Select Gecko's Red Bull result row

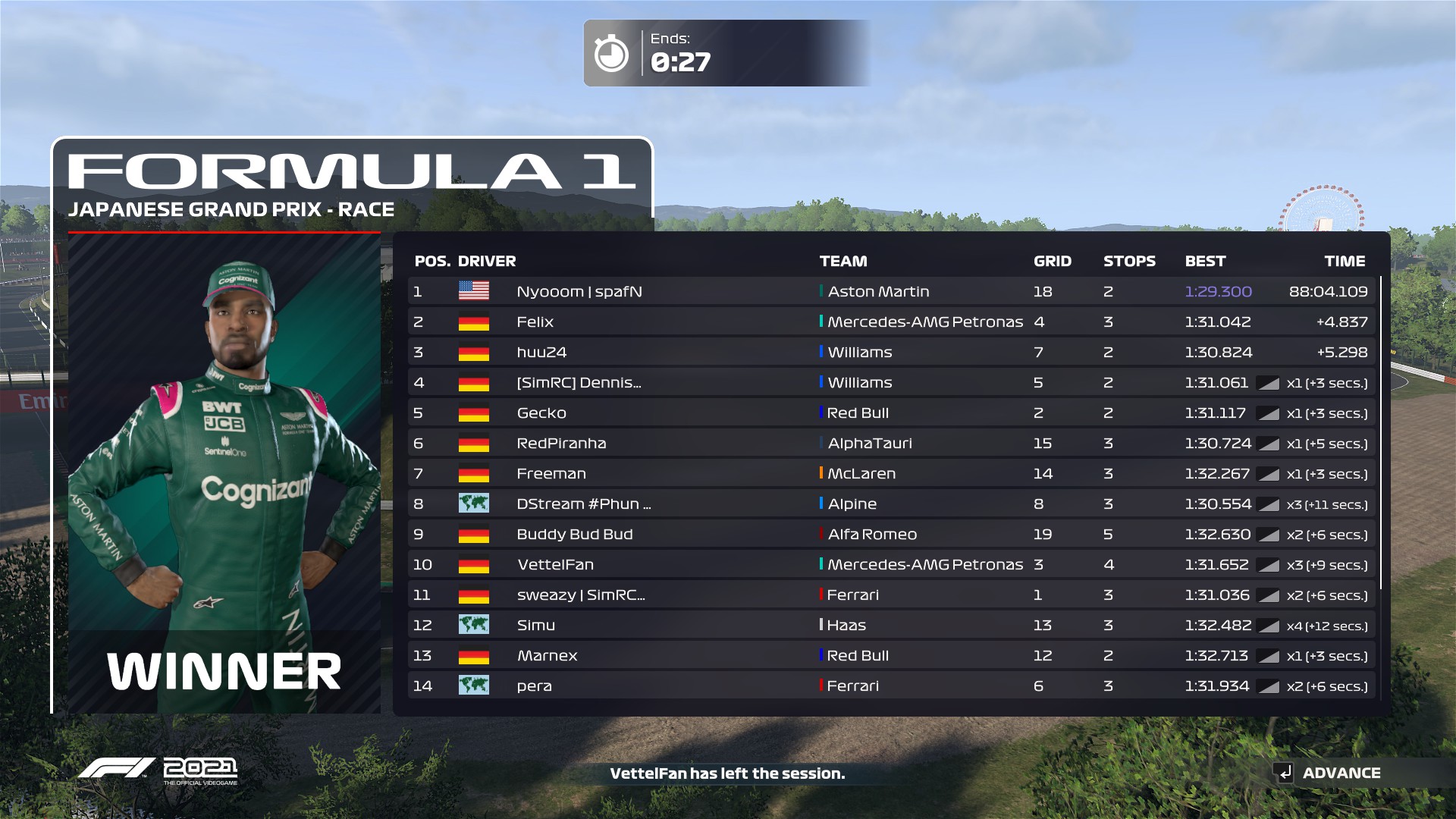pyautogui.click(x=891, y=413)
